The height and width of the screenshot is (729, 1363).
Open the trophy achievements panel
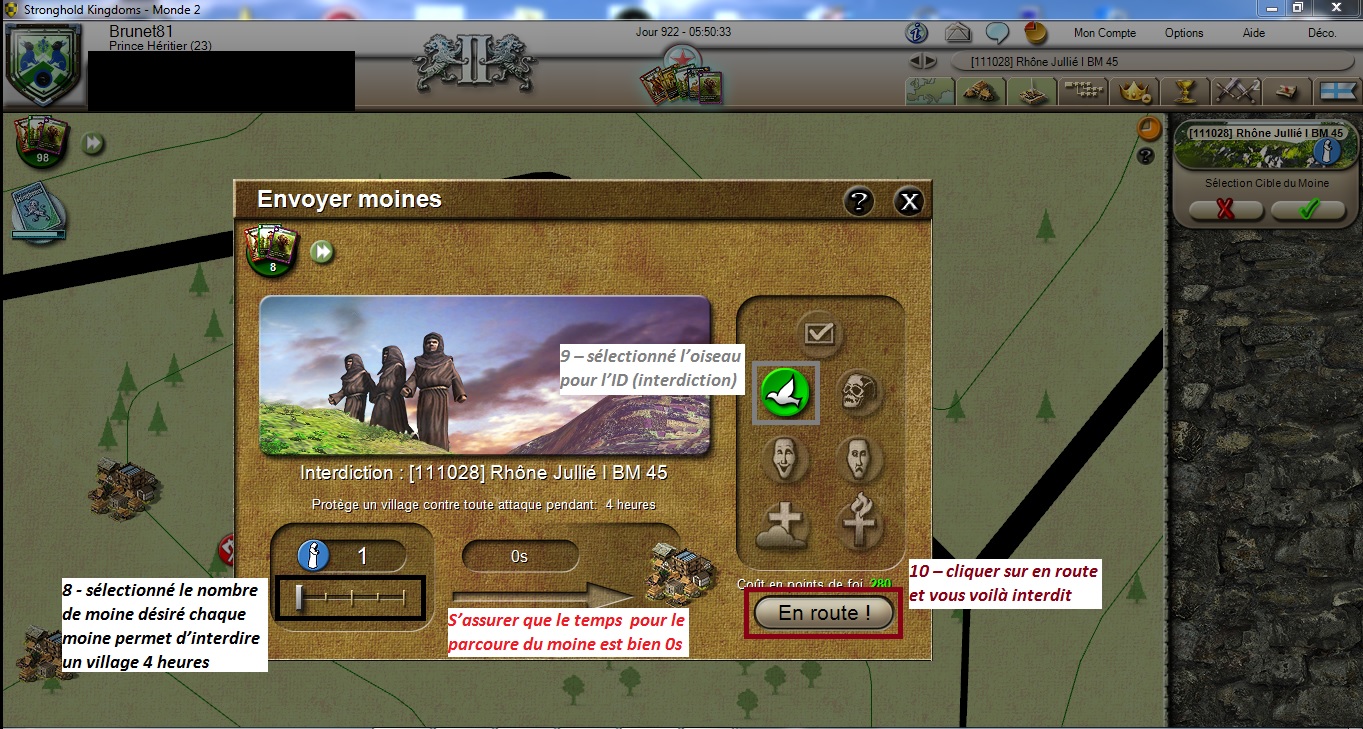tap(1185, 91)
